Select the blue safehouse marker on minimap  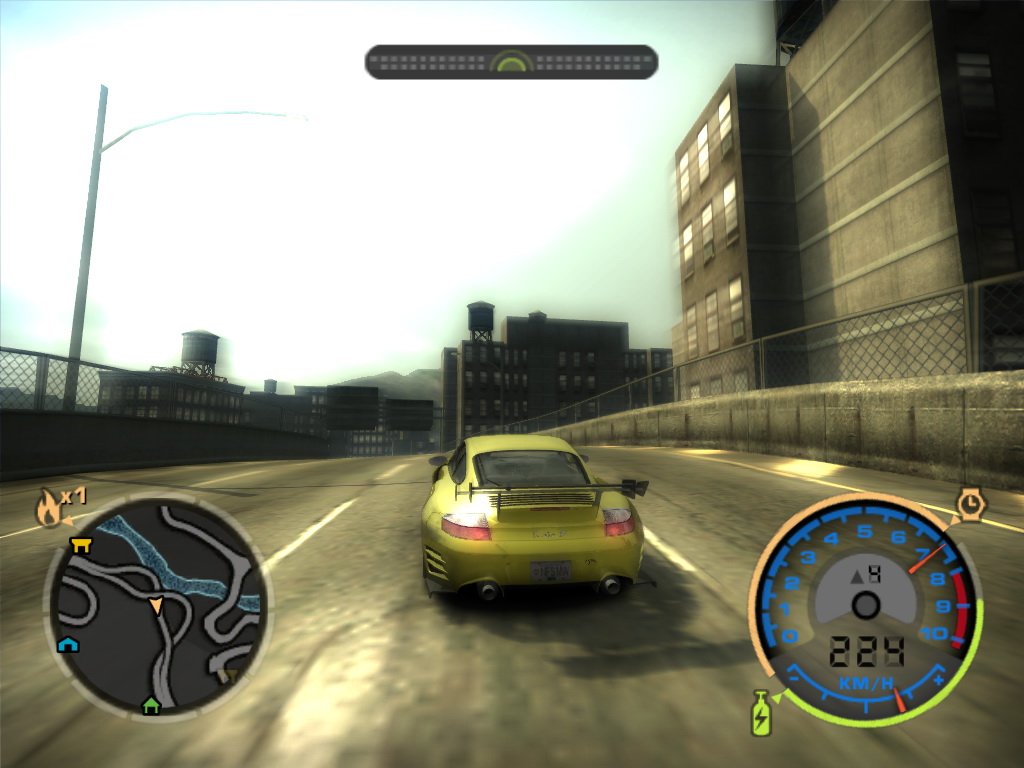click(x=68, y=644)
